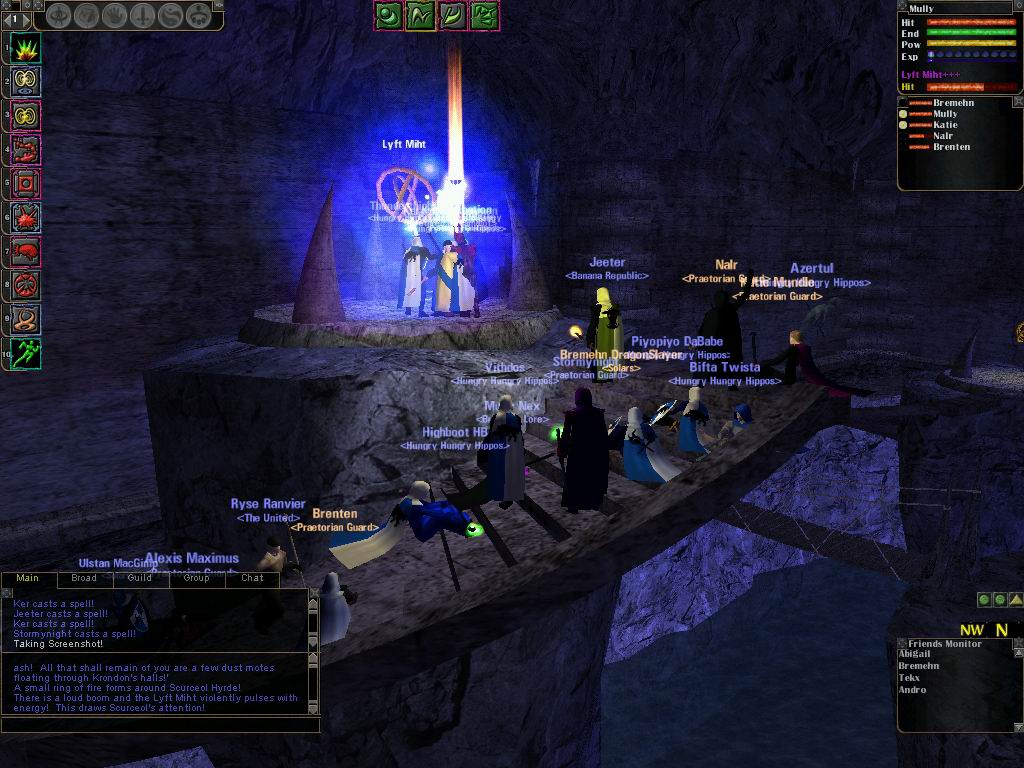This screenshot has width=1024, height=768.
Task: Select the orange knot ability in slot 9
Action: tap(26, 319)
